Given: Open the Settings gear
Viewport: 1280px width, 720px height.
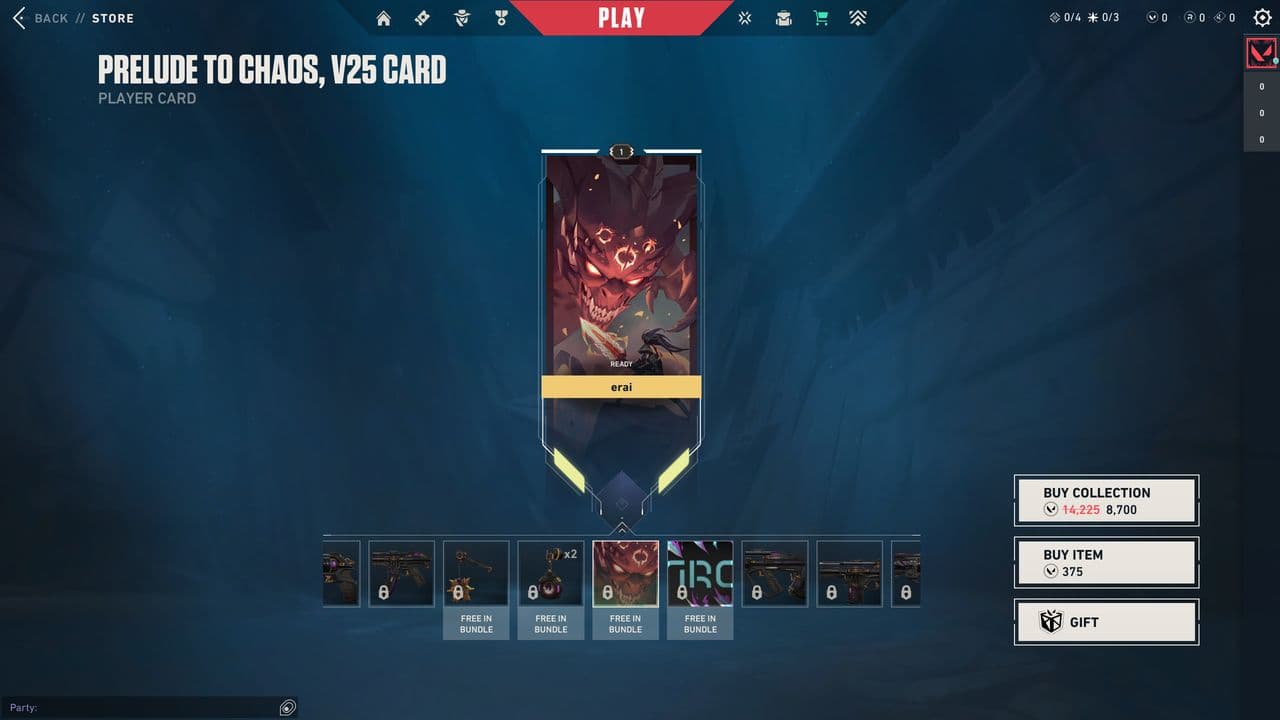Looking at the screenshot, I should click(x=1262, y=17).
